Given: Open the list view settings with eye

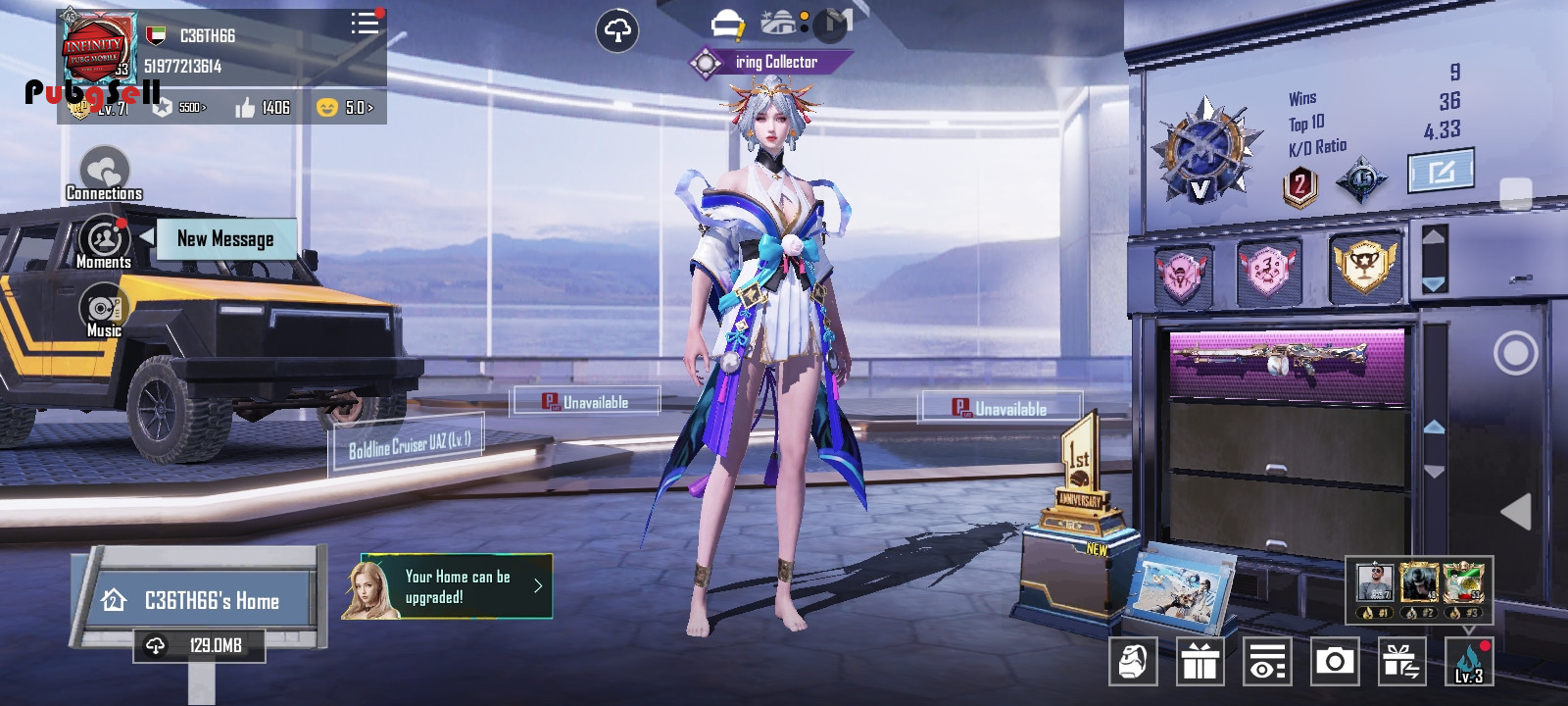Looking at the screenshot, I should (1267, 663).
